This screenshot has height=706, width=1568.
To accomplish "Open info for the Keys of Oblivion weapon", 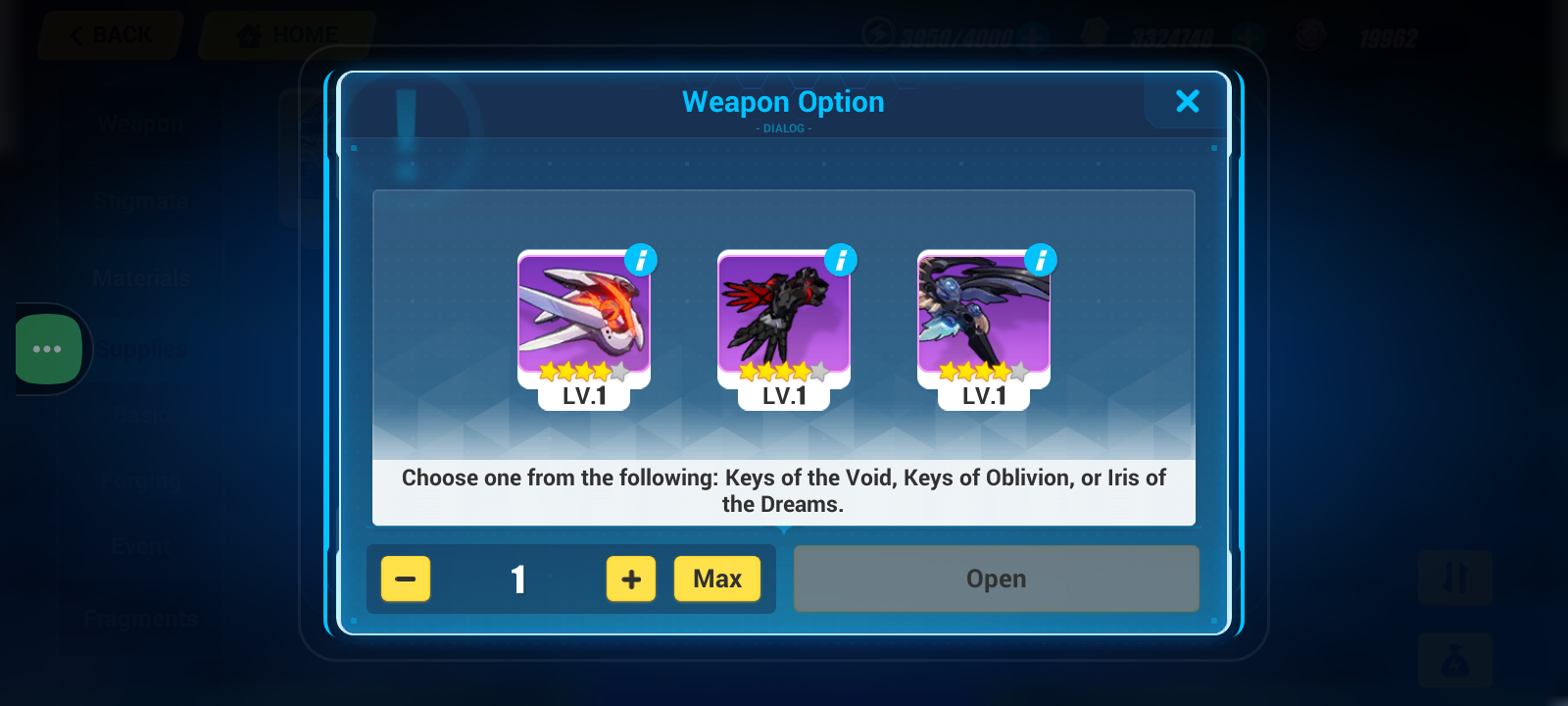I will pyautogui.click(x=840, y=260).
